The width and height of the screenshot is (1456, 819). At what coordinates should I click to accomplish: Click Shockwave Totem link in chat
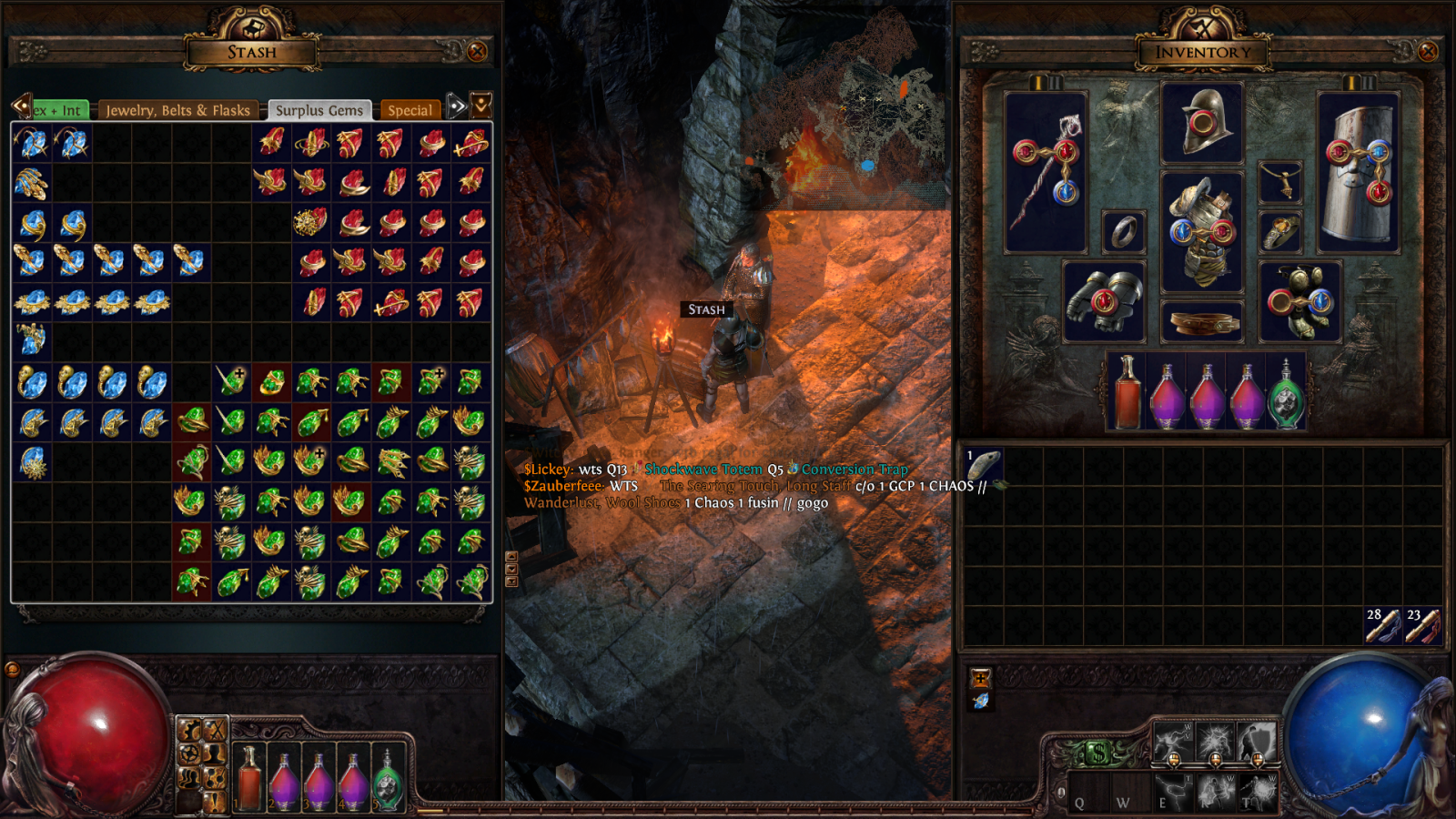pyautogui.click(x=703, y=470)
